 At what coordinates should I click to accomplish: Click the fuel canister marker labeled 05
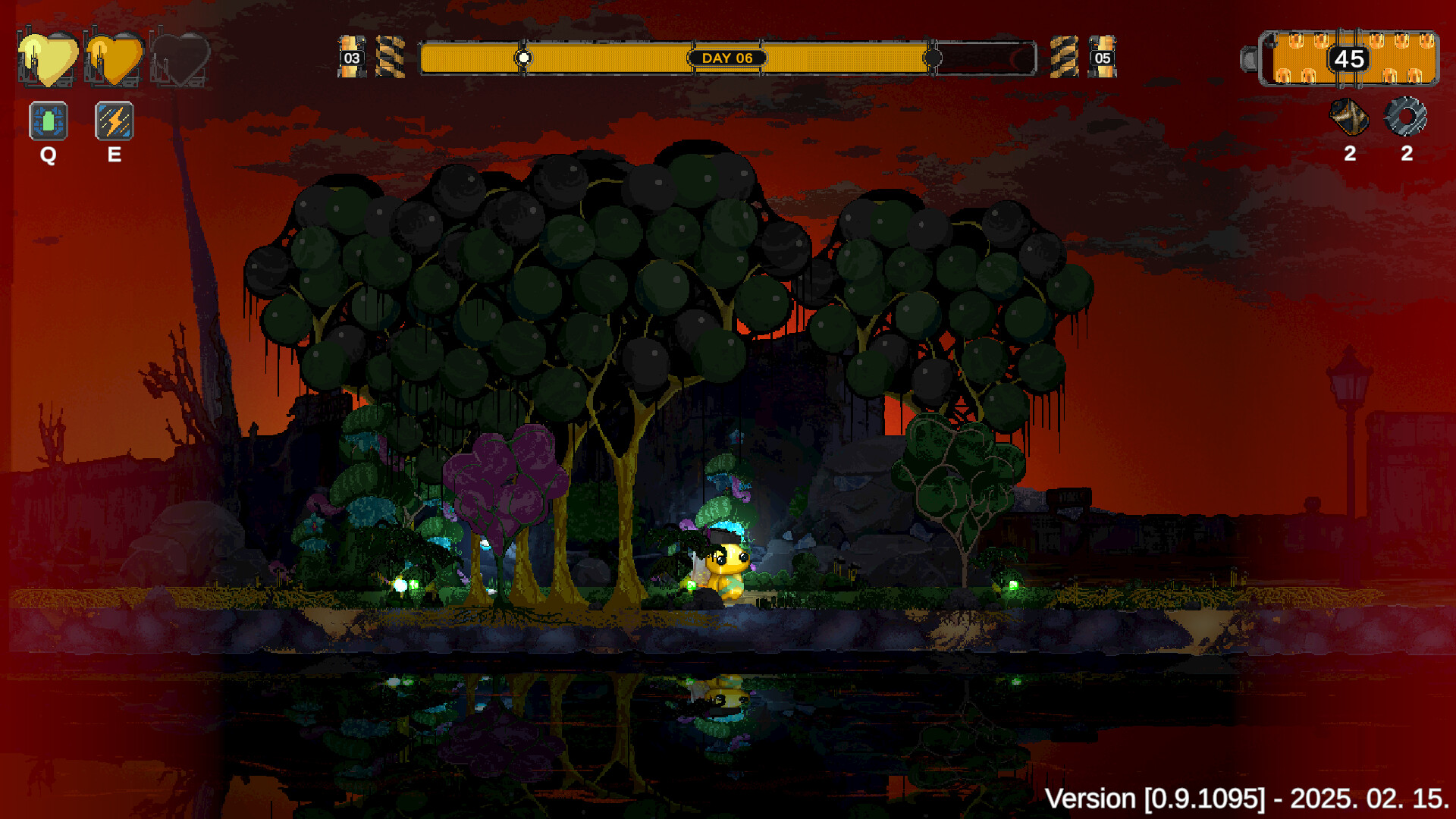[x=1103, y=56]
